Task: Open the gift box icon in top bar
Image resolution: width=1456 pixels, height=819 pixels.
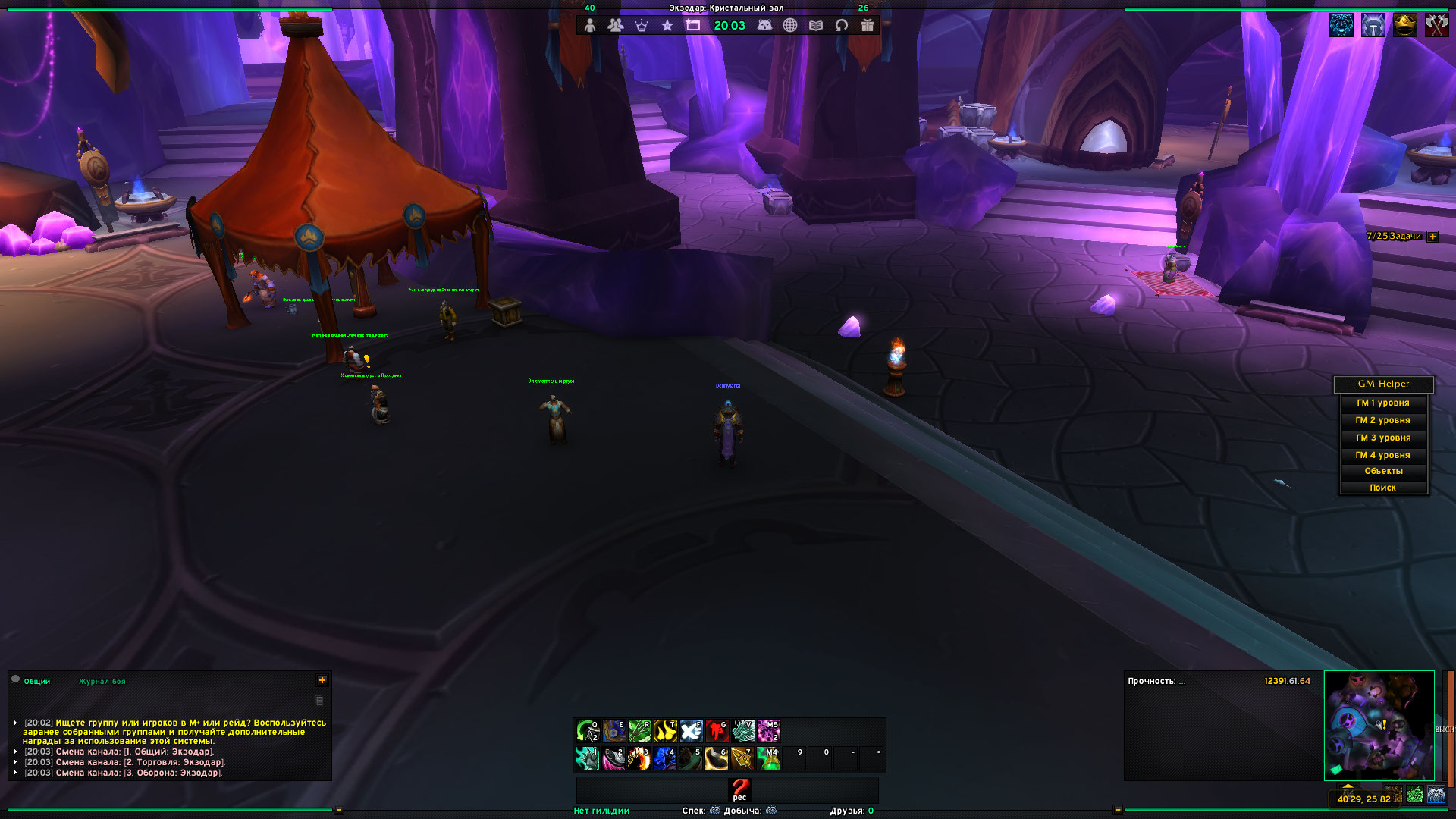Action: coord(868,26)
